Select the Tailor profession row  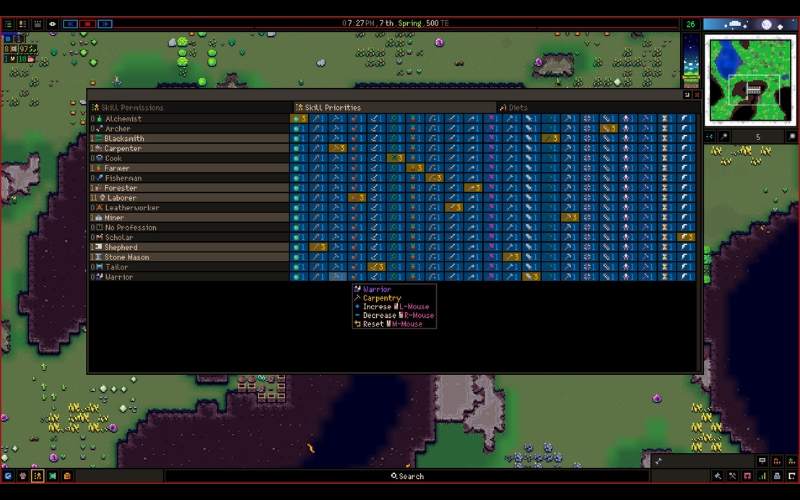(117, 267)
